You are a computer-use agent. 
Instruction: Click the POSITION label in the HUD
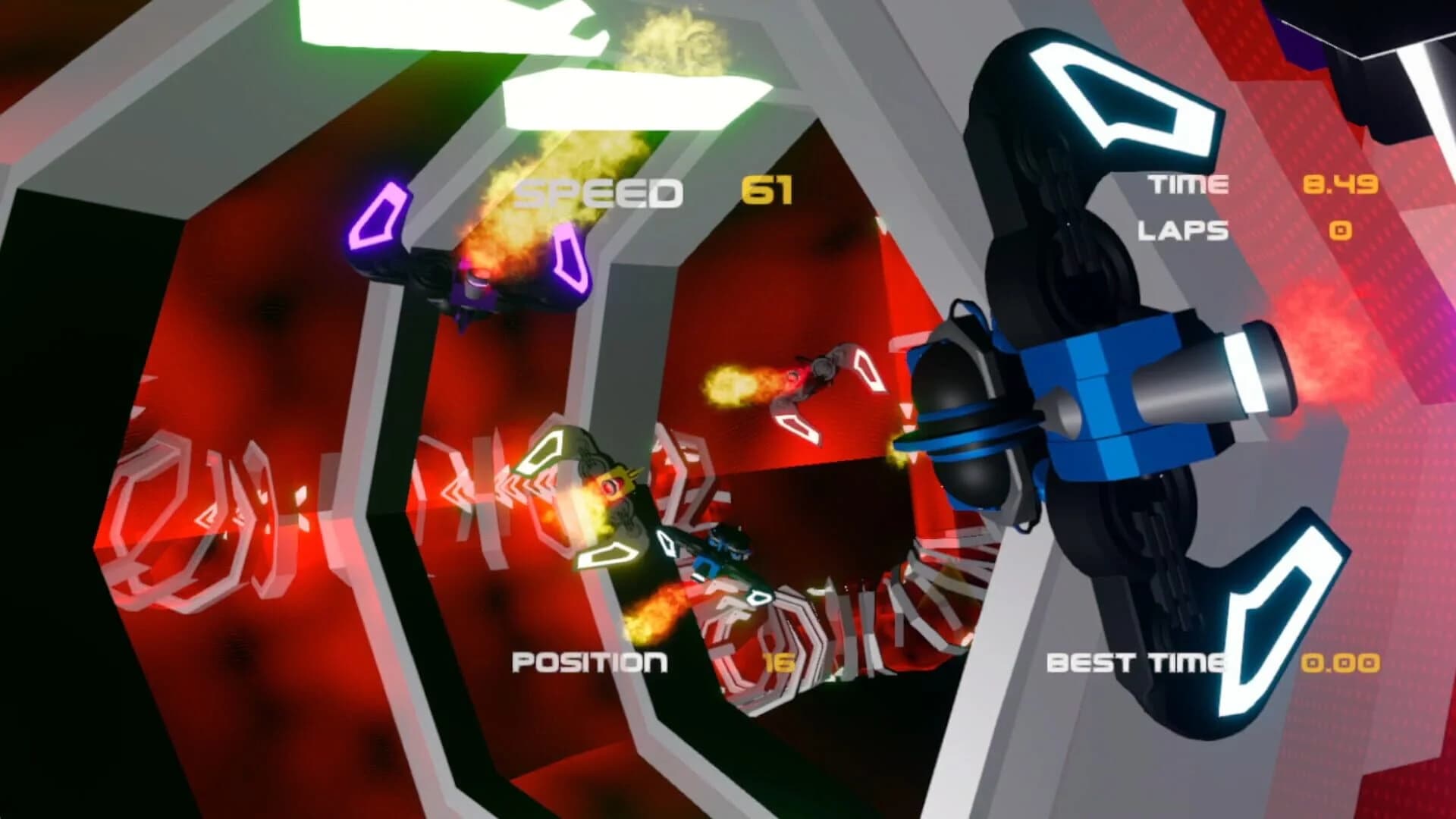[590, 662]
